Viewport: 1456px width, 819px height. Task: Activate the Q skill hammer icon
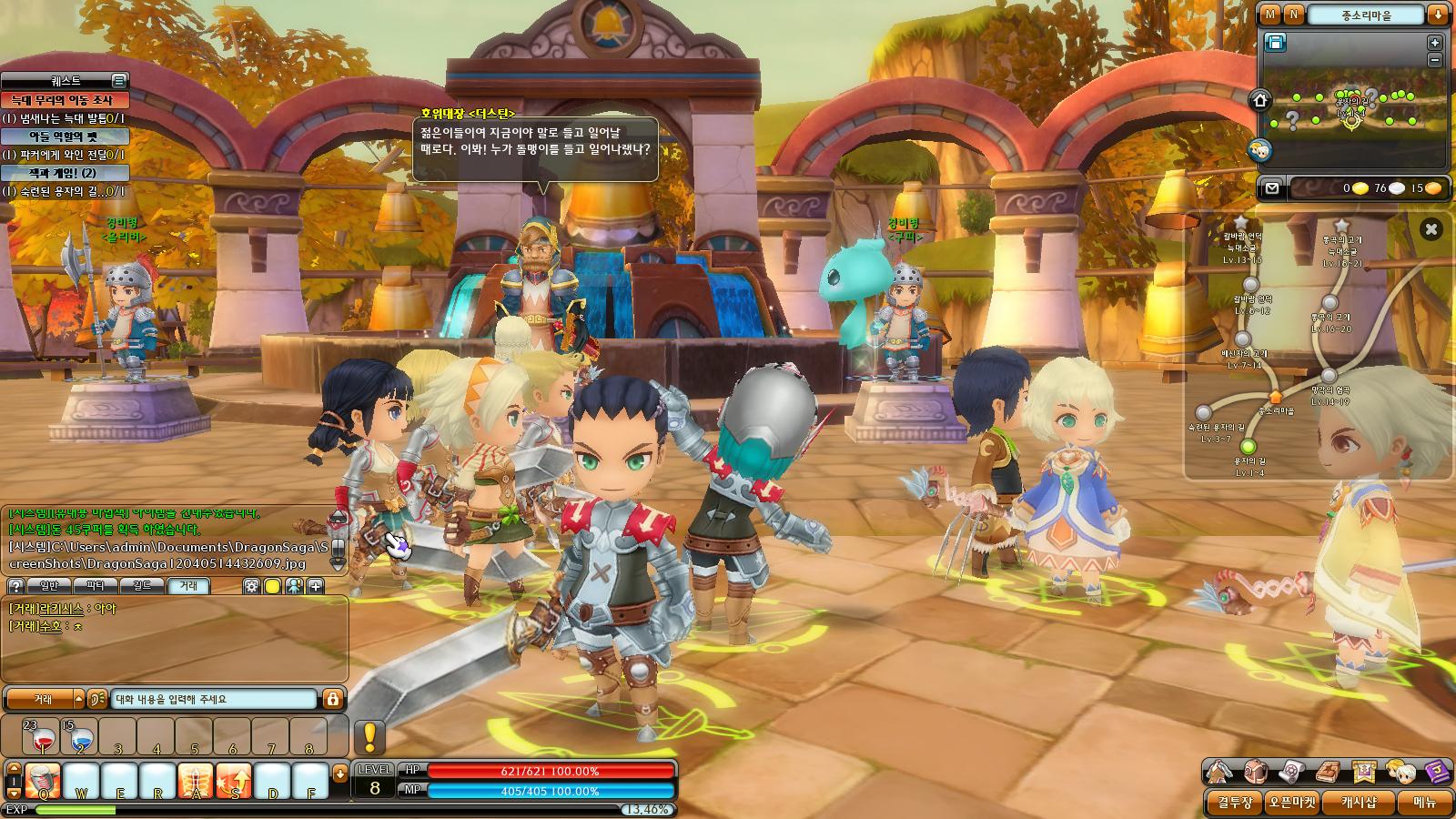click(42, 782)
